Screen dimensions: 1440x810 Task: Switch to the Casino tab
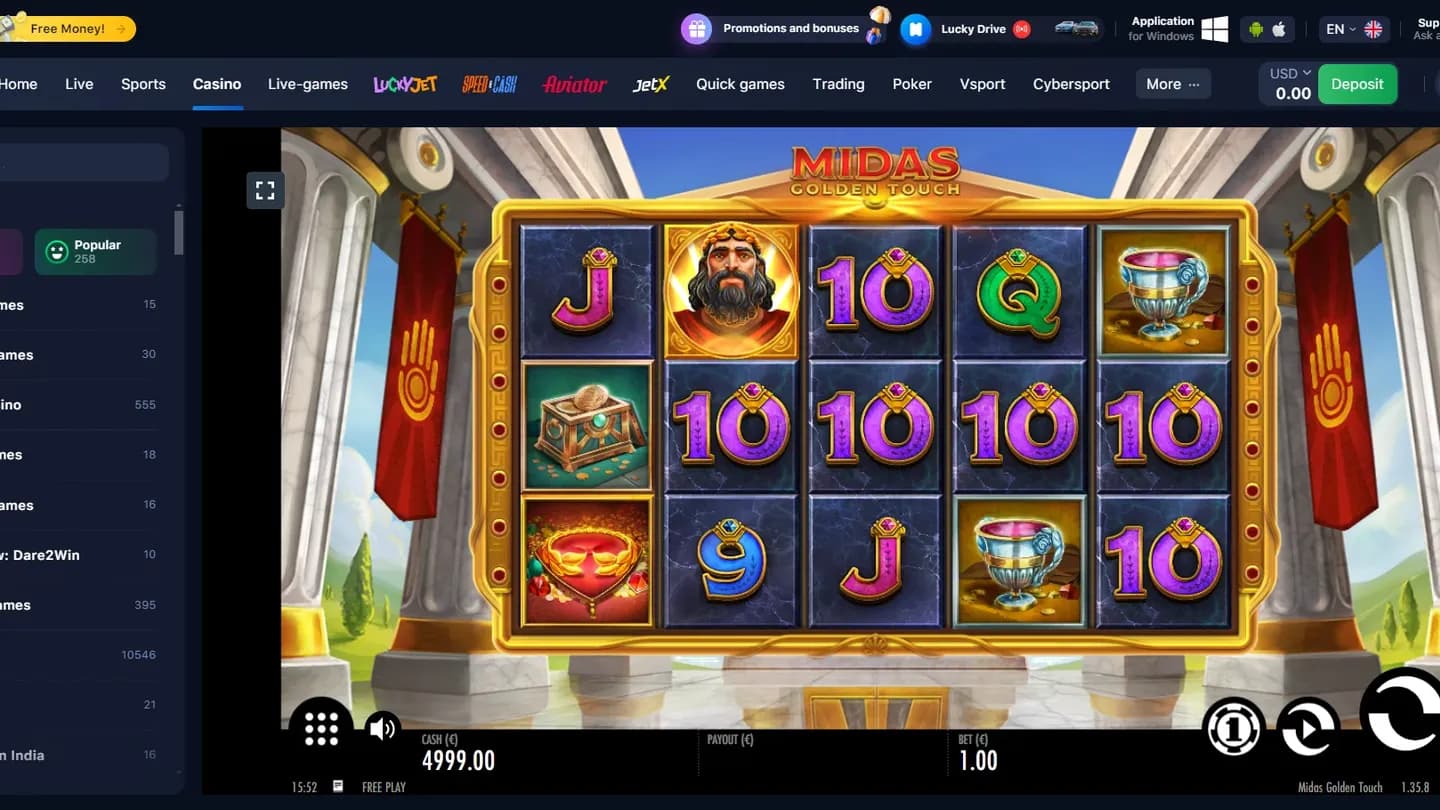(217, 84)
